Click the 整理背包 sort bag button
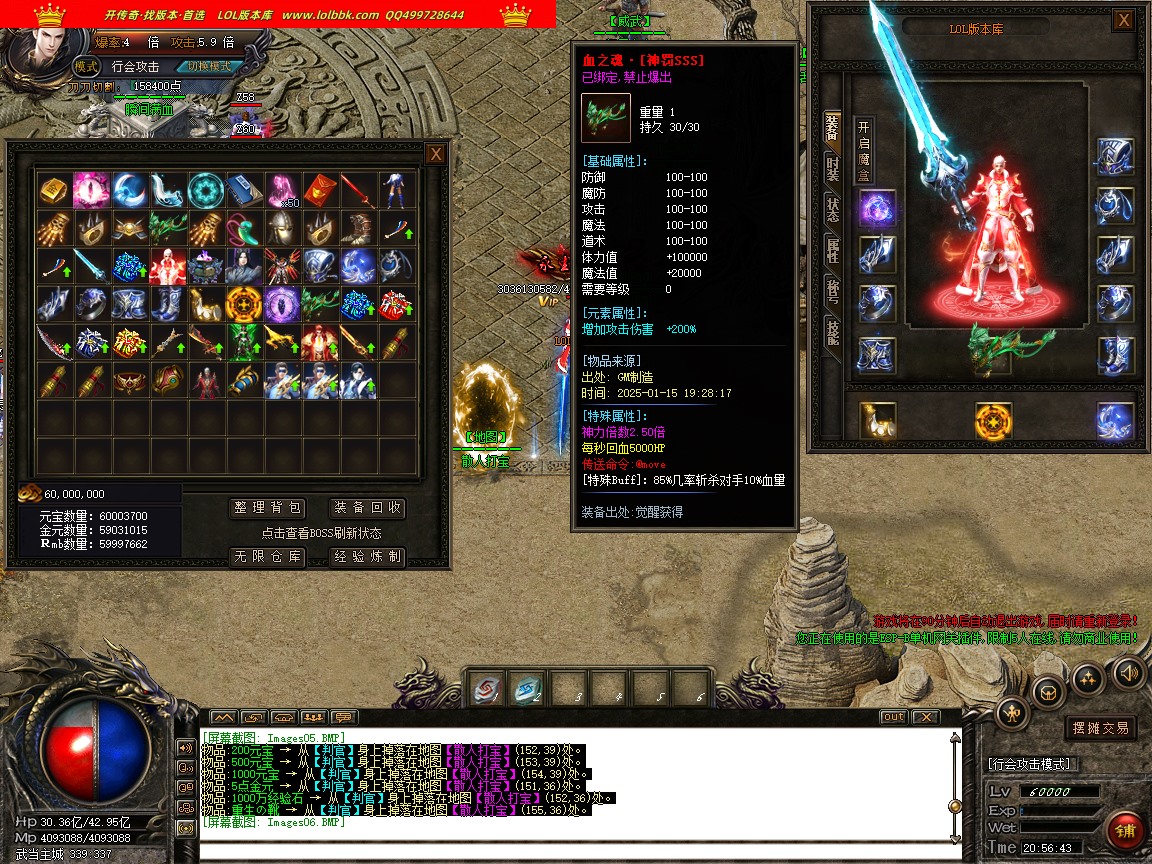This screenshot has width=1152, height=864. [266, 508]
